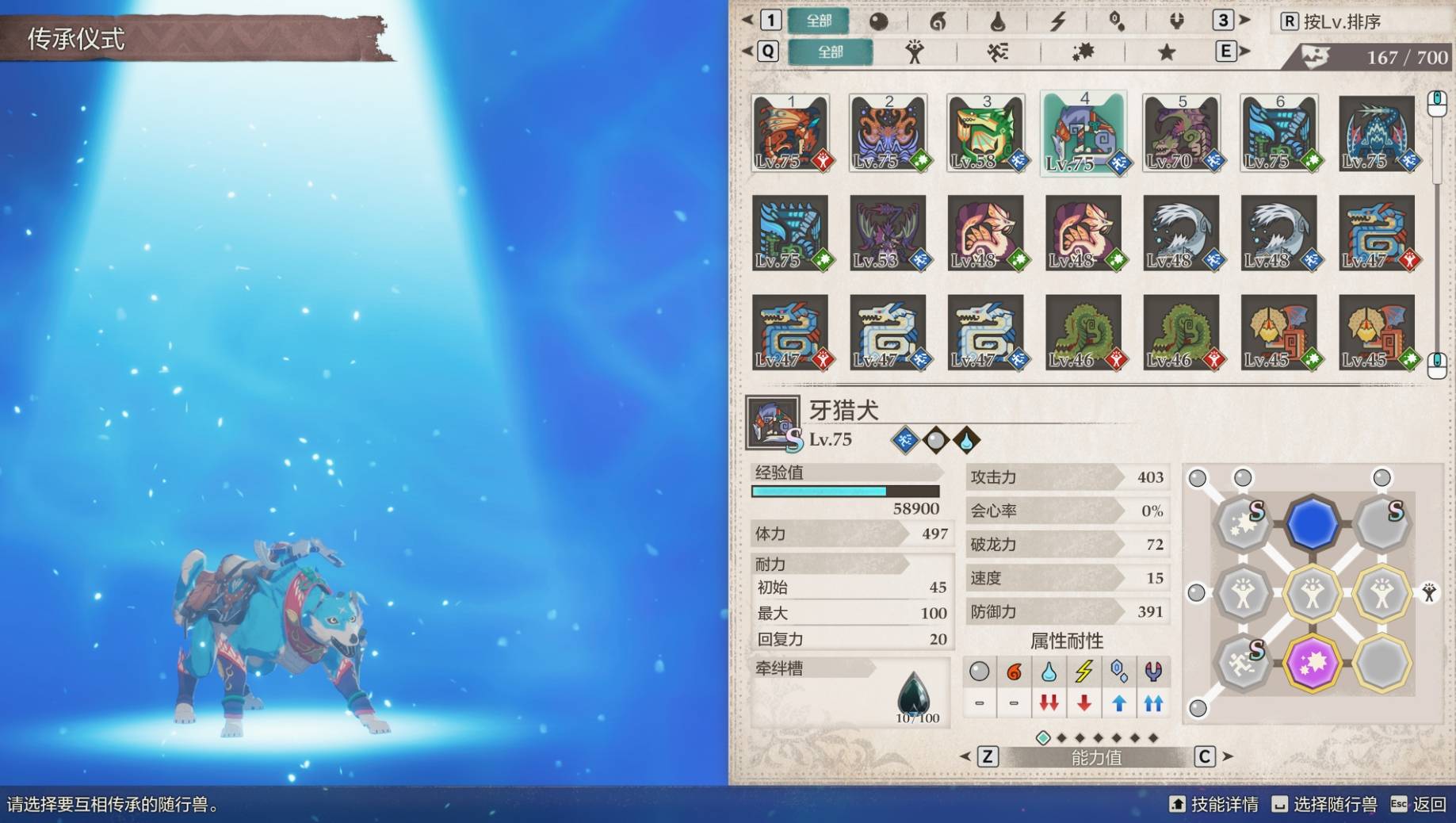Choose the ice element filter tab

1117,21
